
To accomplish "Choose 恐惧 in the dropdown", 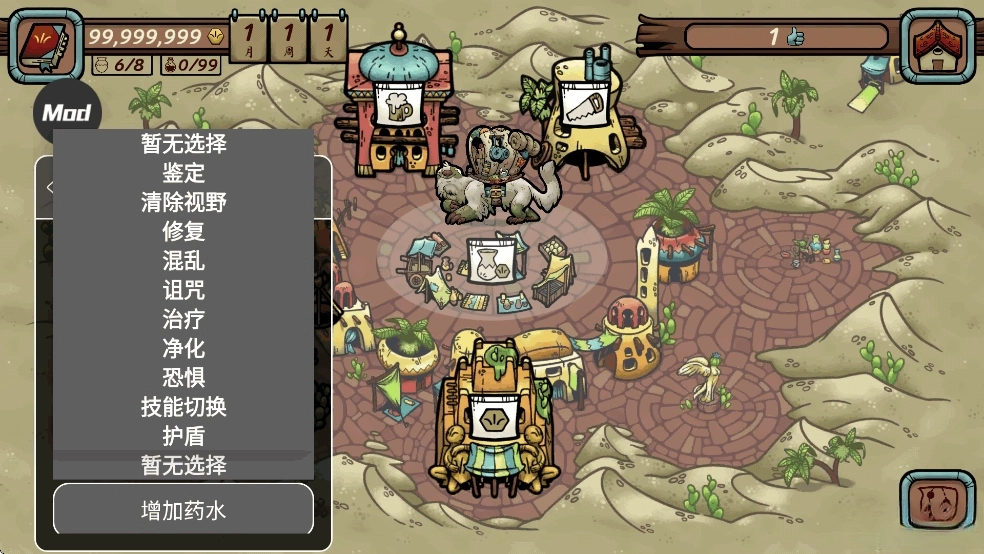I will pyautogui.click(x=183, y=377).
